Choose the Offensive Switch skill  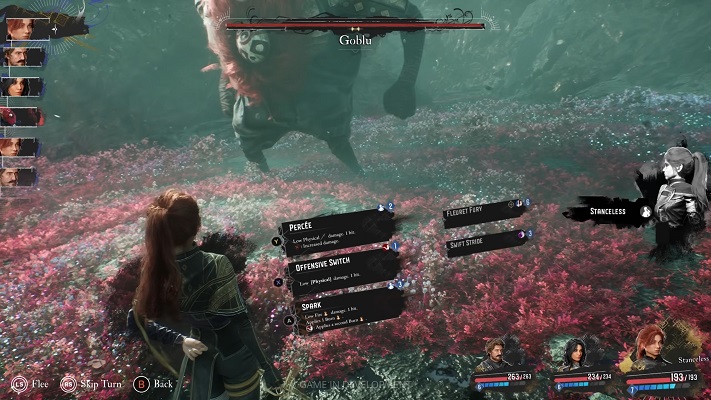[x=335, y=269]
